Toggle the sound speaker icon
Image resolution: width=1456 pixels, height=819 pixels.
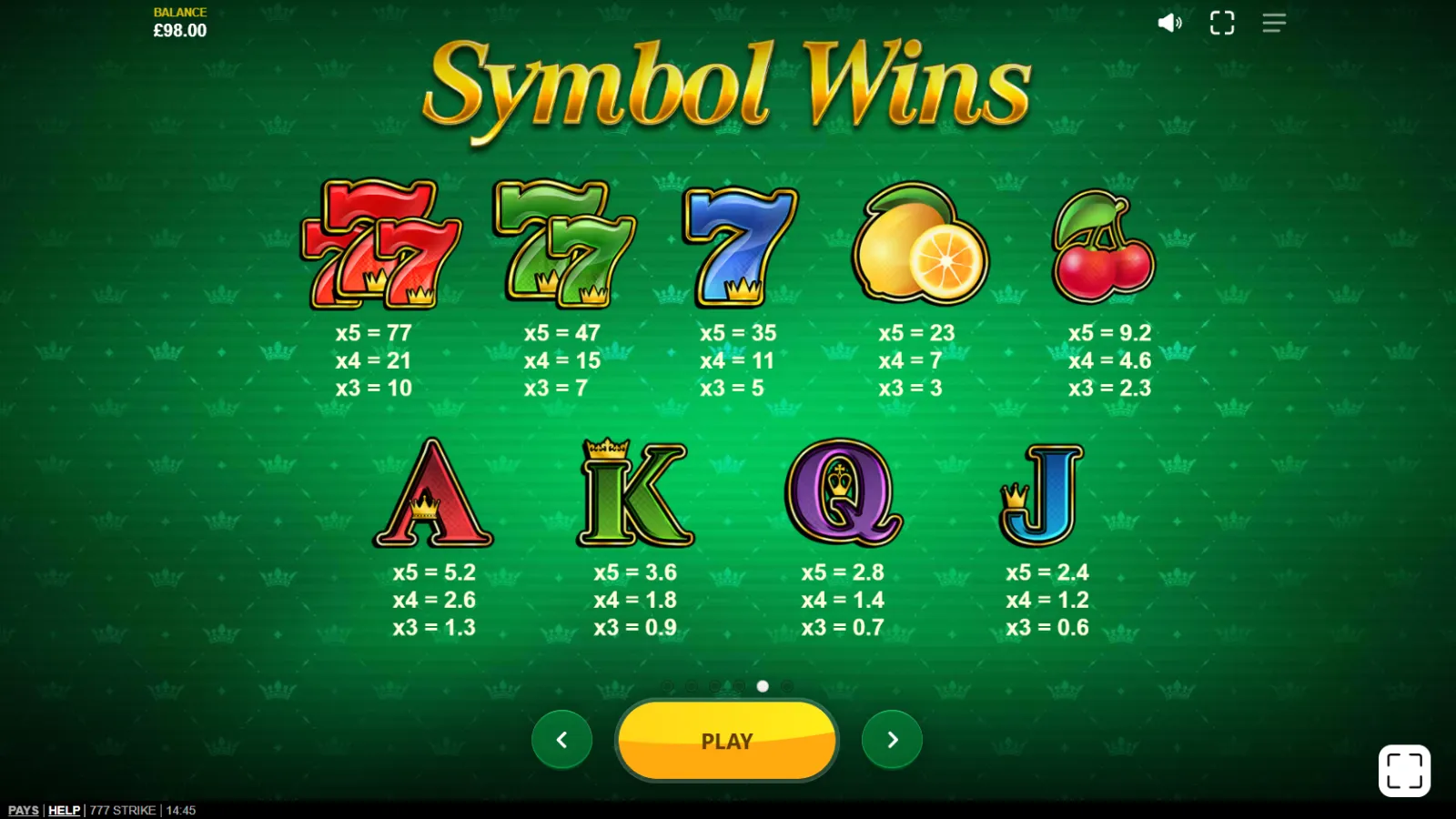click(x=1169, y=23)
